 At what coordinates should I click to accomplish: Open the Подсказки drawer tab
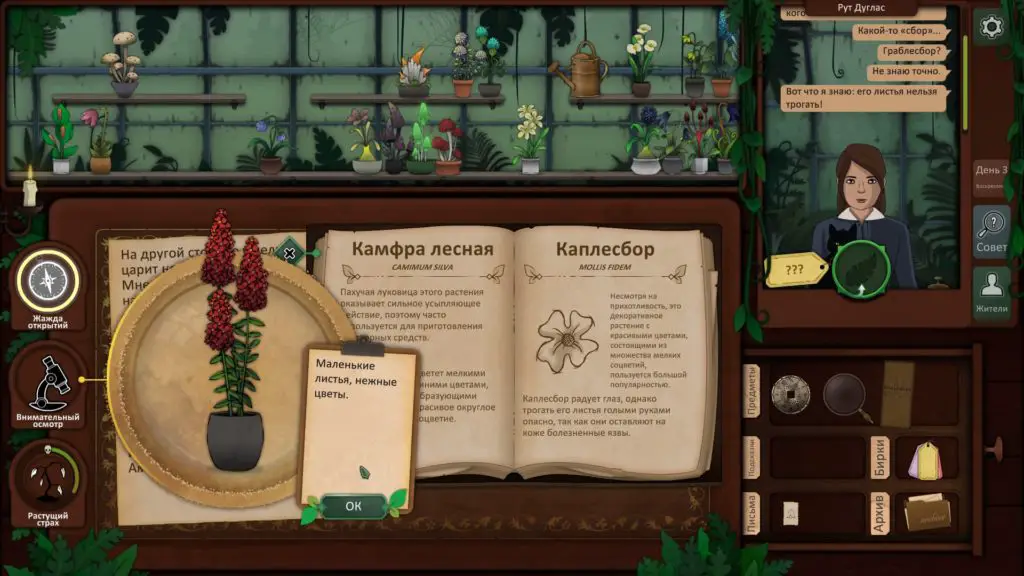[753, 457]
